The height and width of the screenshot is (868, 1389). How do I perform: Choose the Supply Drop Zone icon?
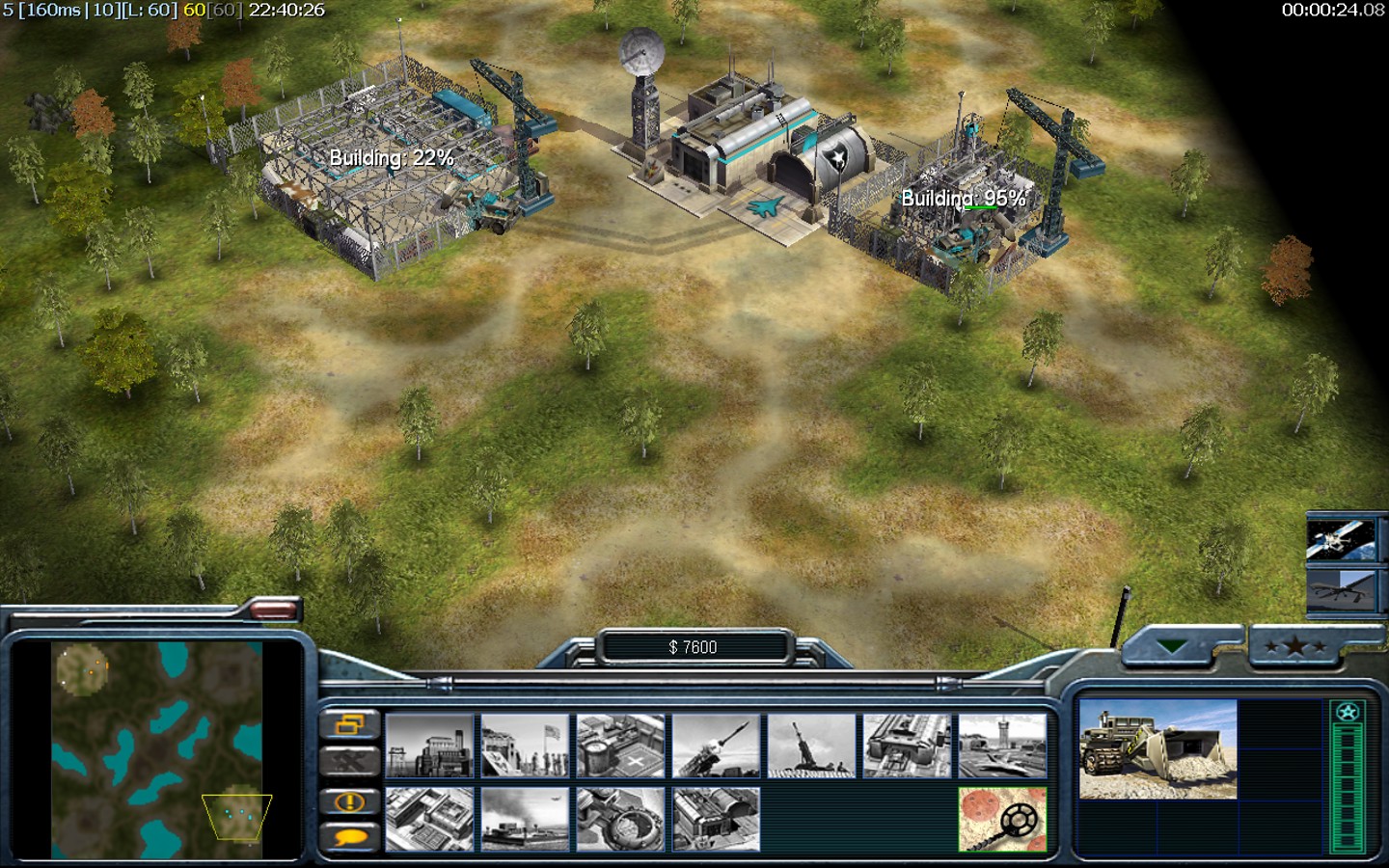[x=525, y=819]
